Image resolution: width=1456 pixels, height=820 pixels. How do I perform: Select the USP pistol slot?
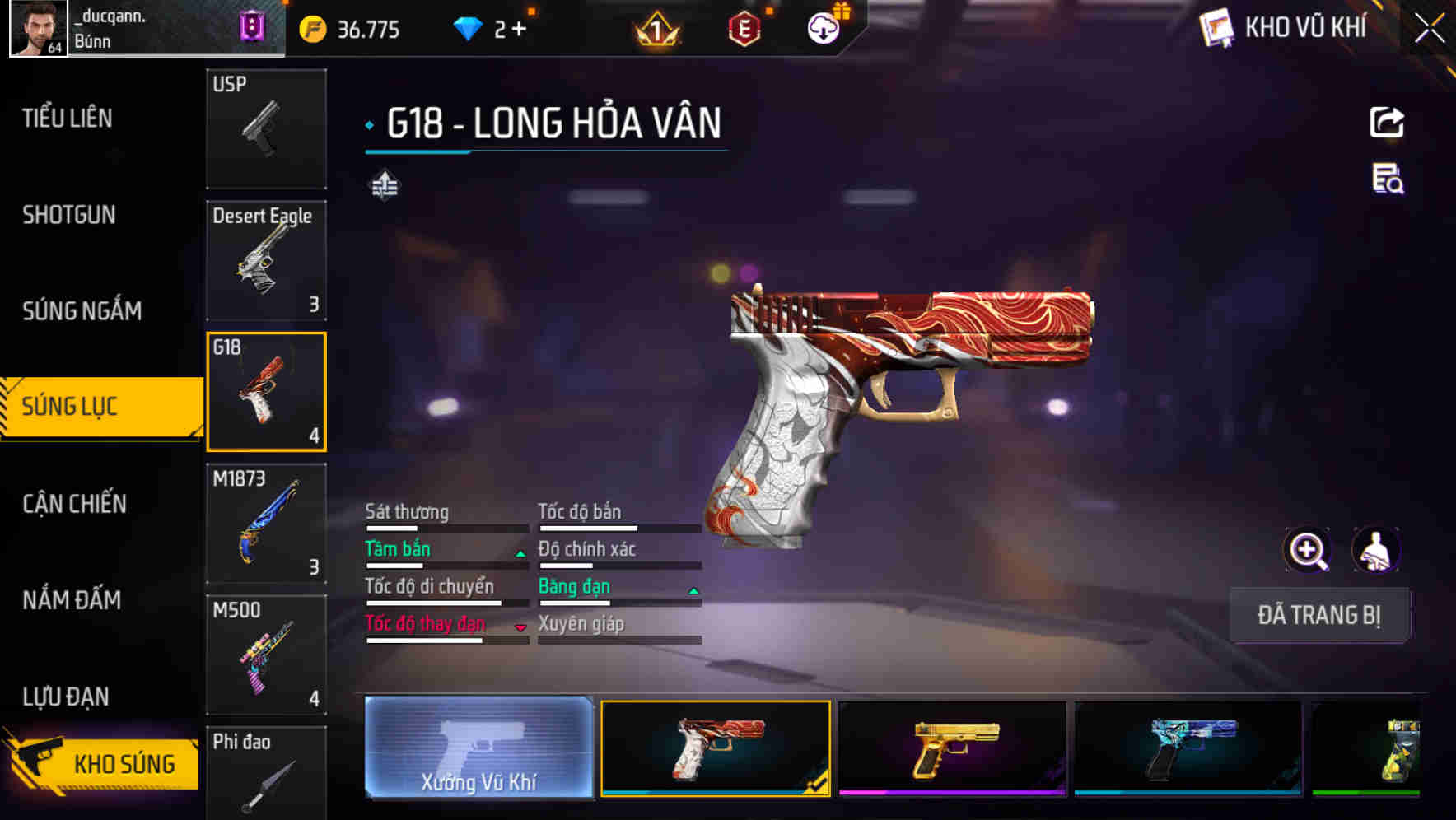(266, 128)
